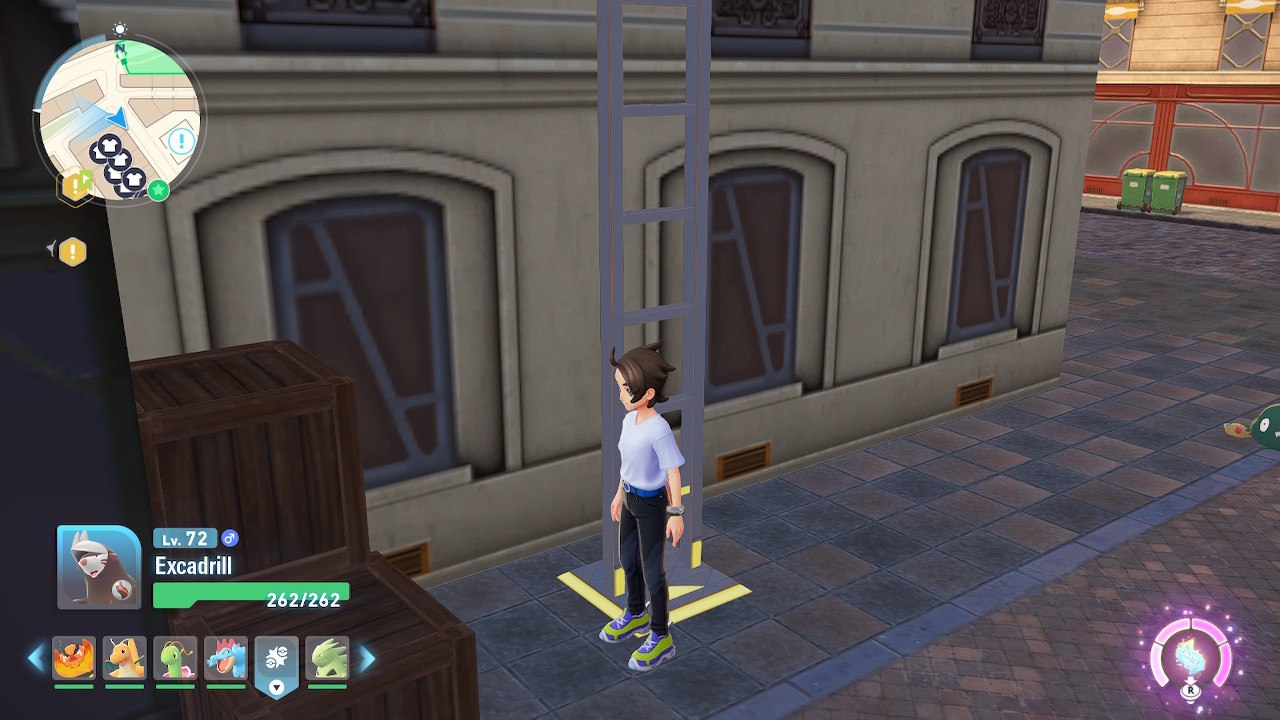Click the right arrow of party bar

366,658
